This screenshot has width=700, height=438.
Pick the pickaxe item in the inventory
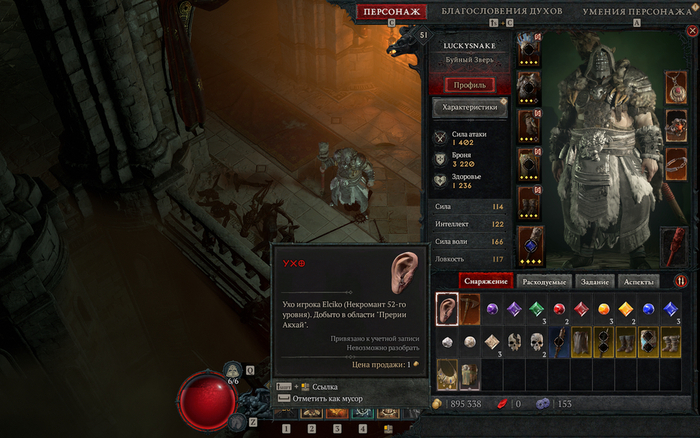[470, 310]
